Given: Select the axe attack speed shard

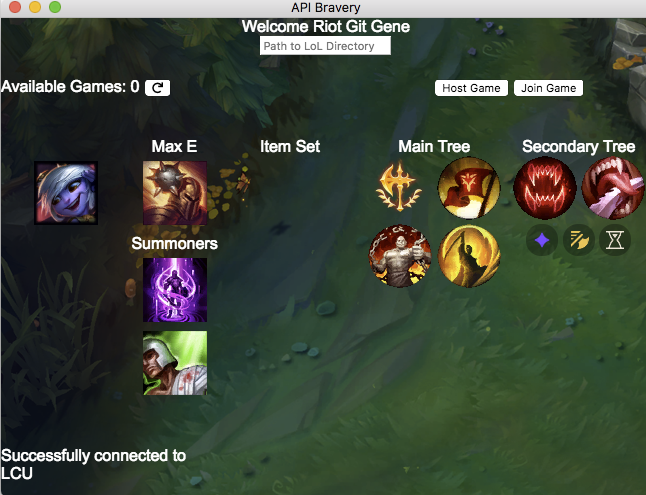Looking at the screenshot, I should (578, 240).
